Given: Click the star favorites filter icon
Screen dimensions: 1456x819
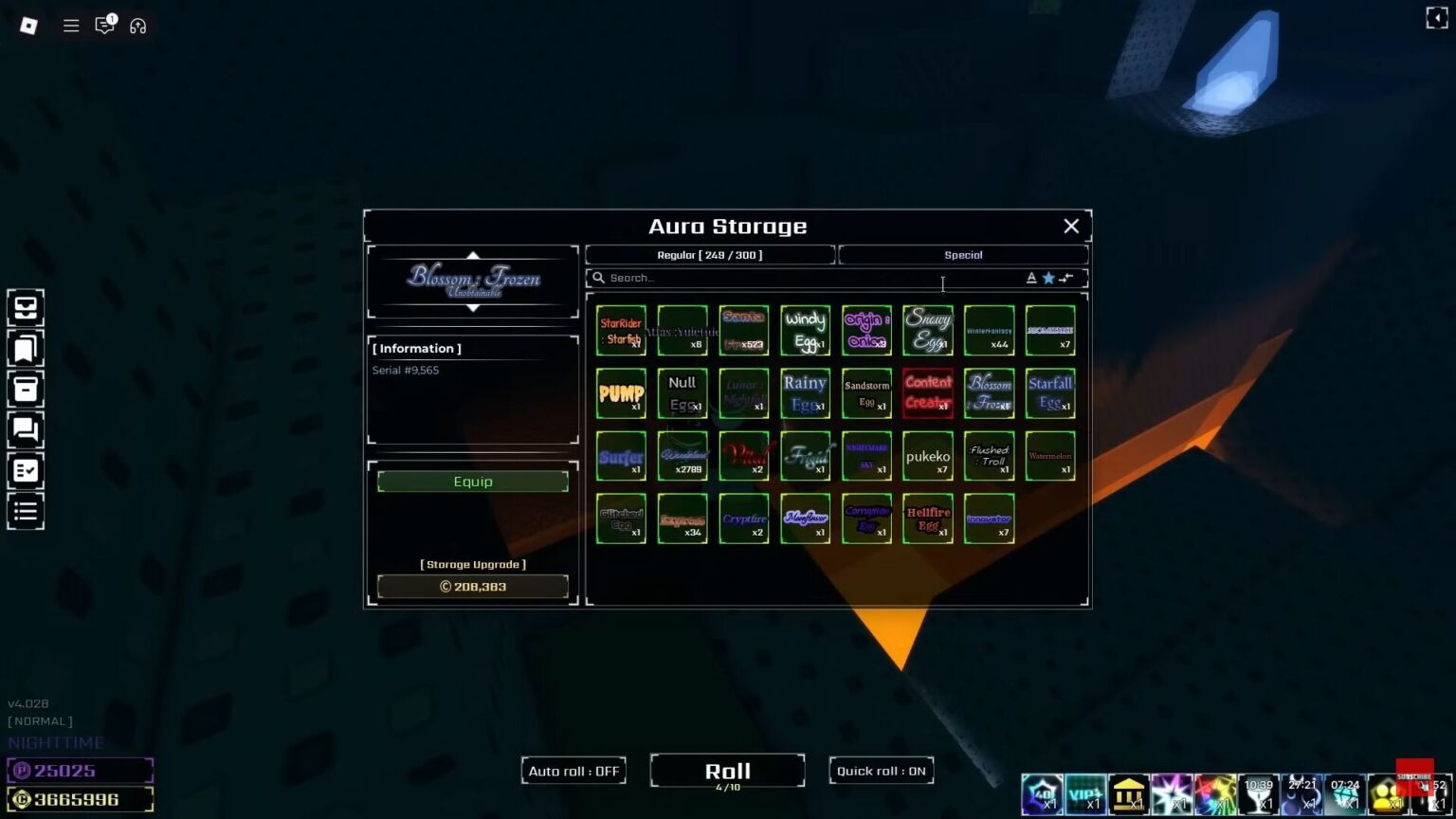Looking at the screenshot, I should pyautogui.click(x=1048, y=278).
